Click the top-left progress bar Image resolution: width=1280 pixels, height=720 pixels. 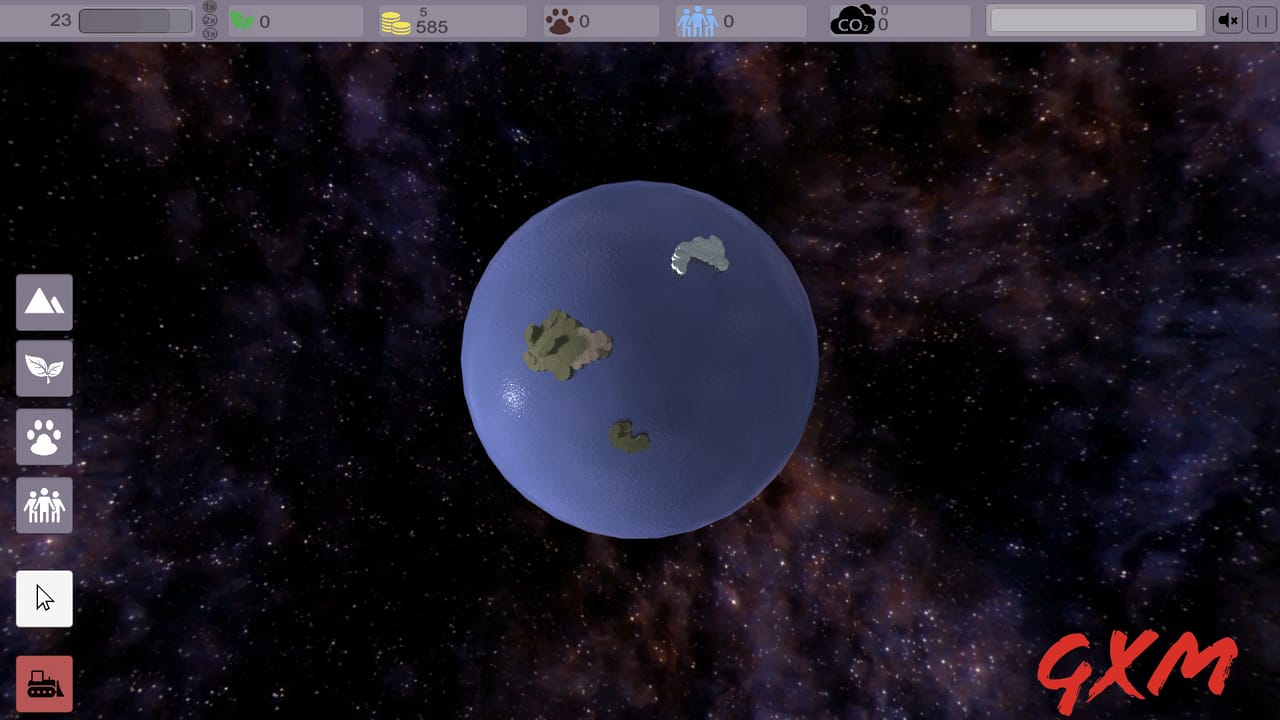(135, 19)
